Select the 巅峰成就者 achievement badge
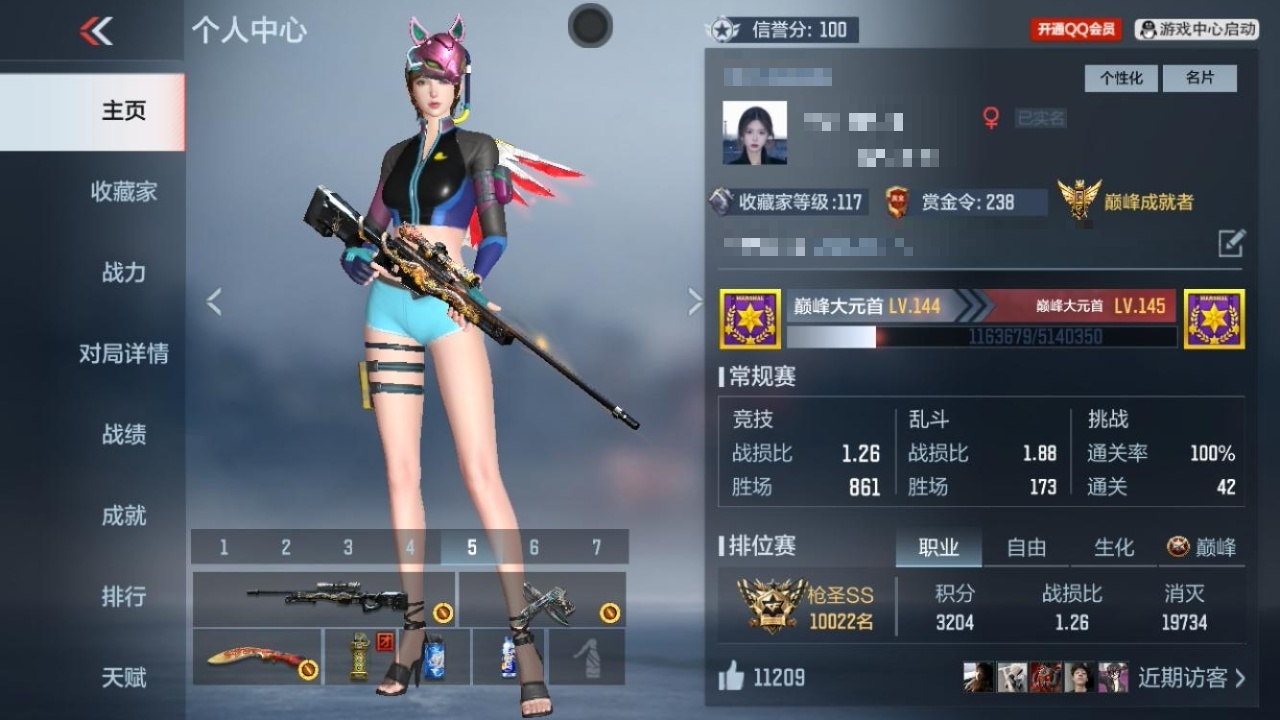Image resolution: width=1280 pixels, height=720 pixels. 1078,200
